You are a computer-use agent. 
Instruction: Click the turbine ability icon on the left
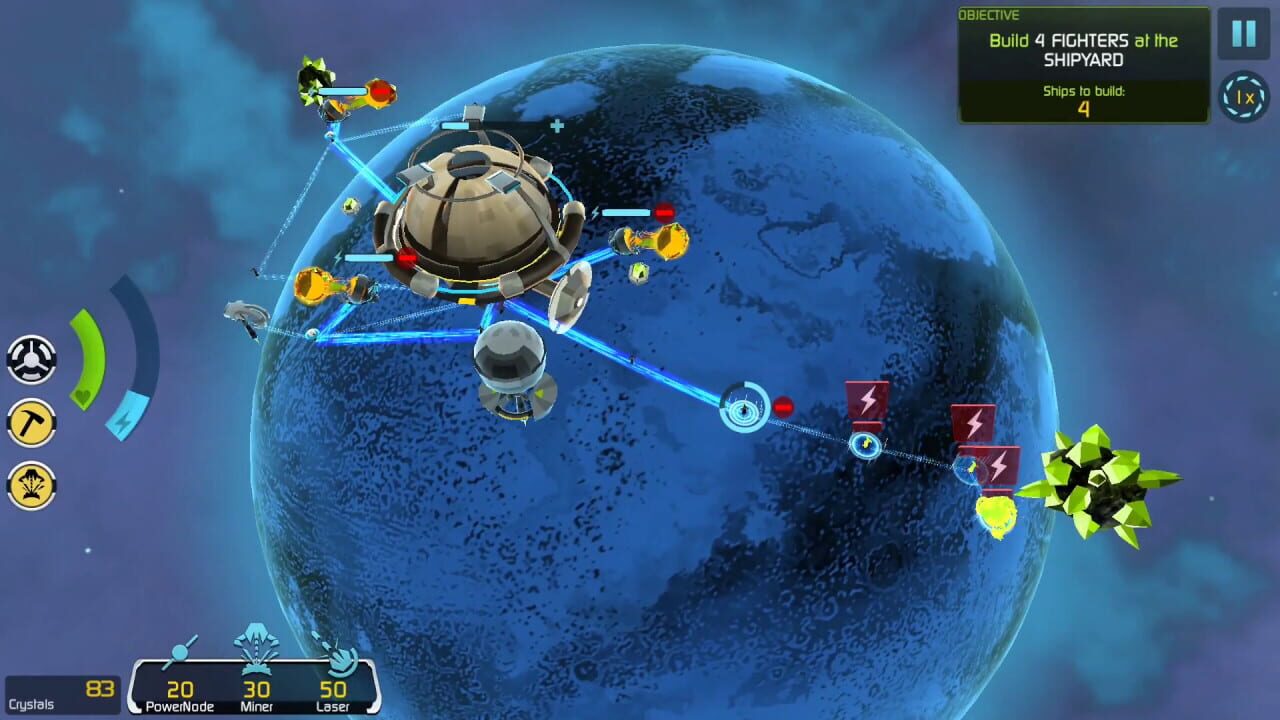click(31, 357)
